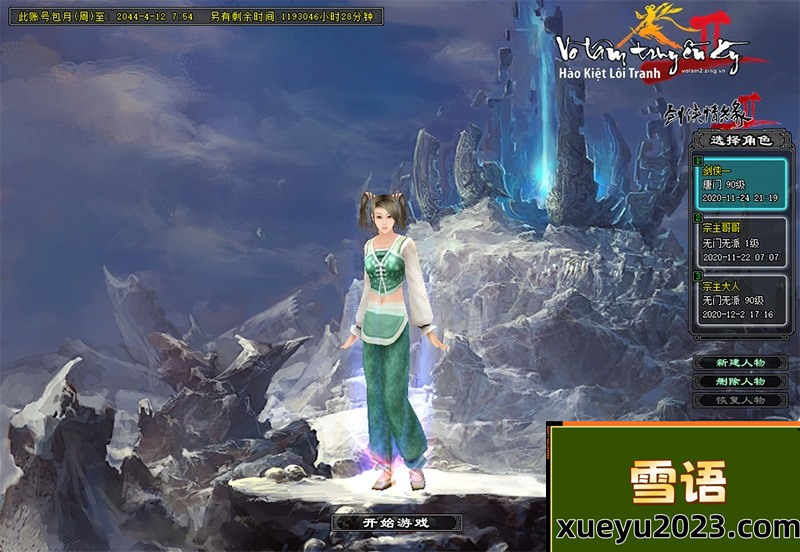Choose the 恢复人物 (restore character) button

741,400
